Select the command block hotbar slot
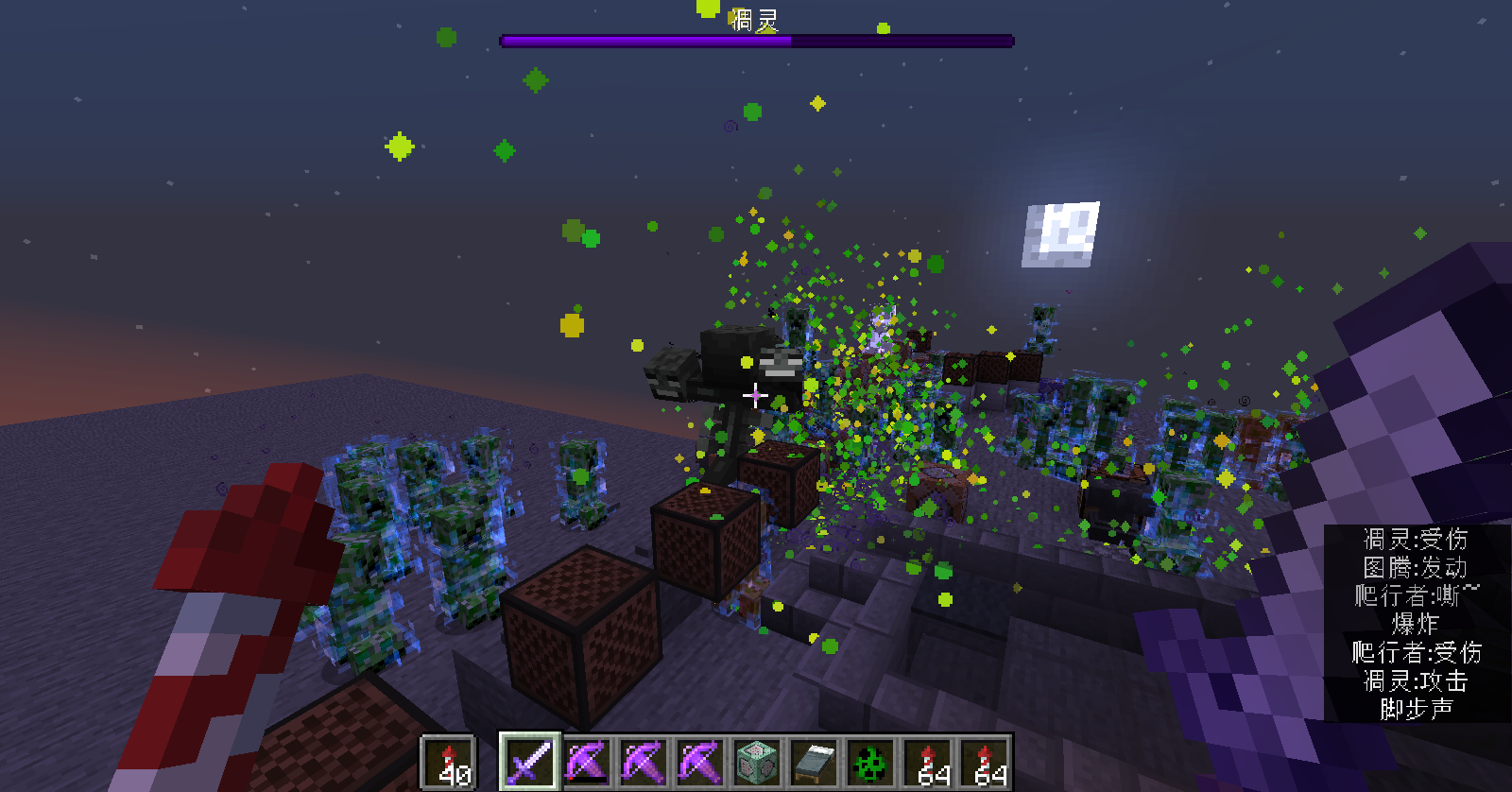The height and width of the screenshot is (792, 1512). tap(757, 761)
